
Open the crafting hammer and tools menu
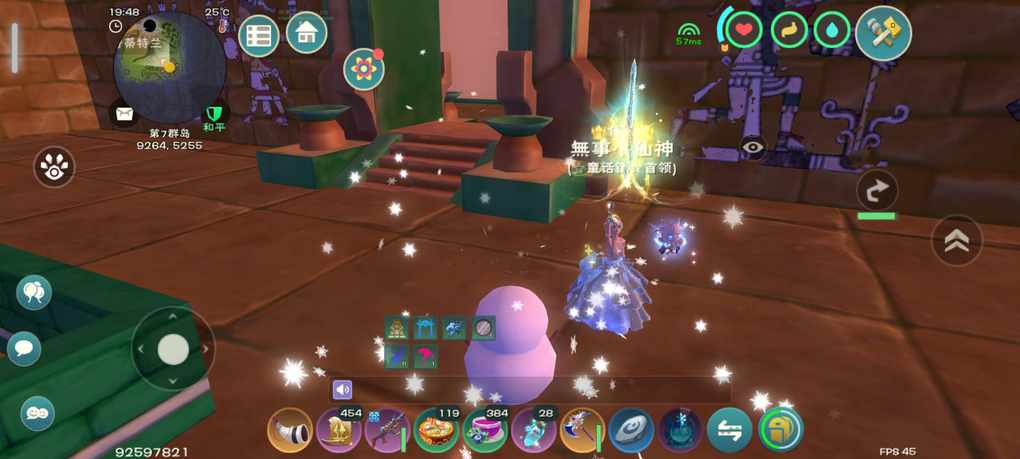(883, 33)
